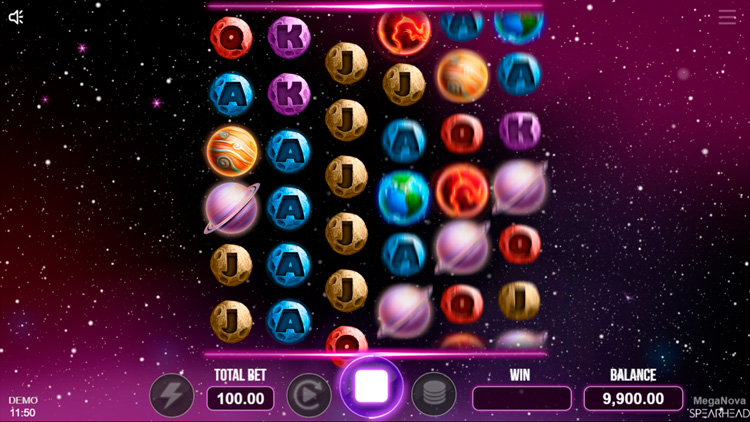This screenshot has height=422, width=750.
Task: Open the hamburger menu
Action: coord(727,18)
